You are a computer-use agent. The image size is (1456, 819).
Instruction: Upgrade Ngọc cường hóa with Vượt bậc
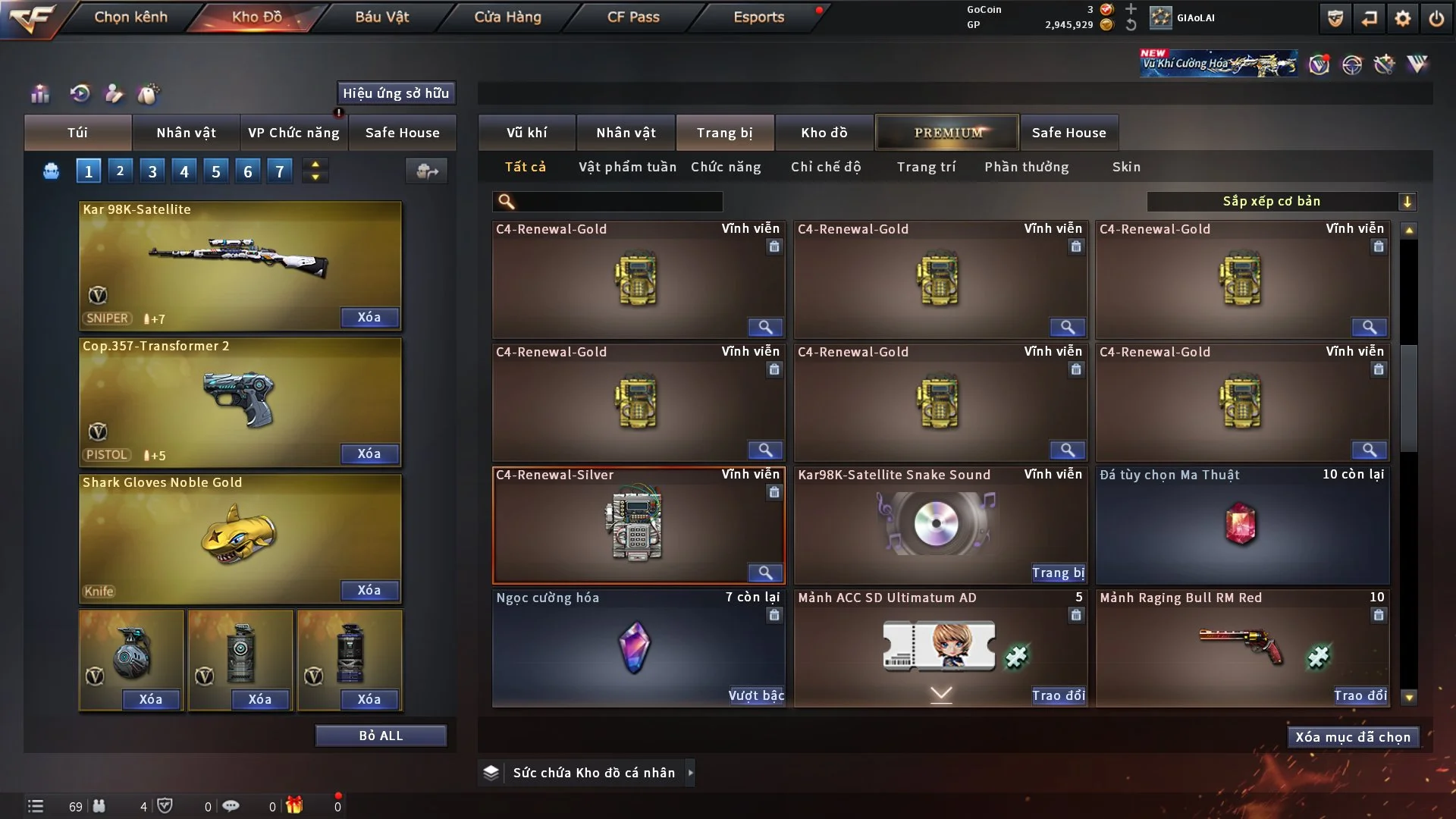coord(756,695)
